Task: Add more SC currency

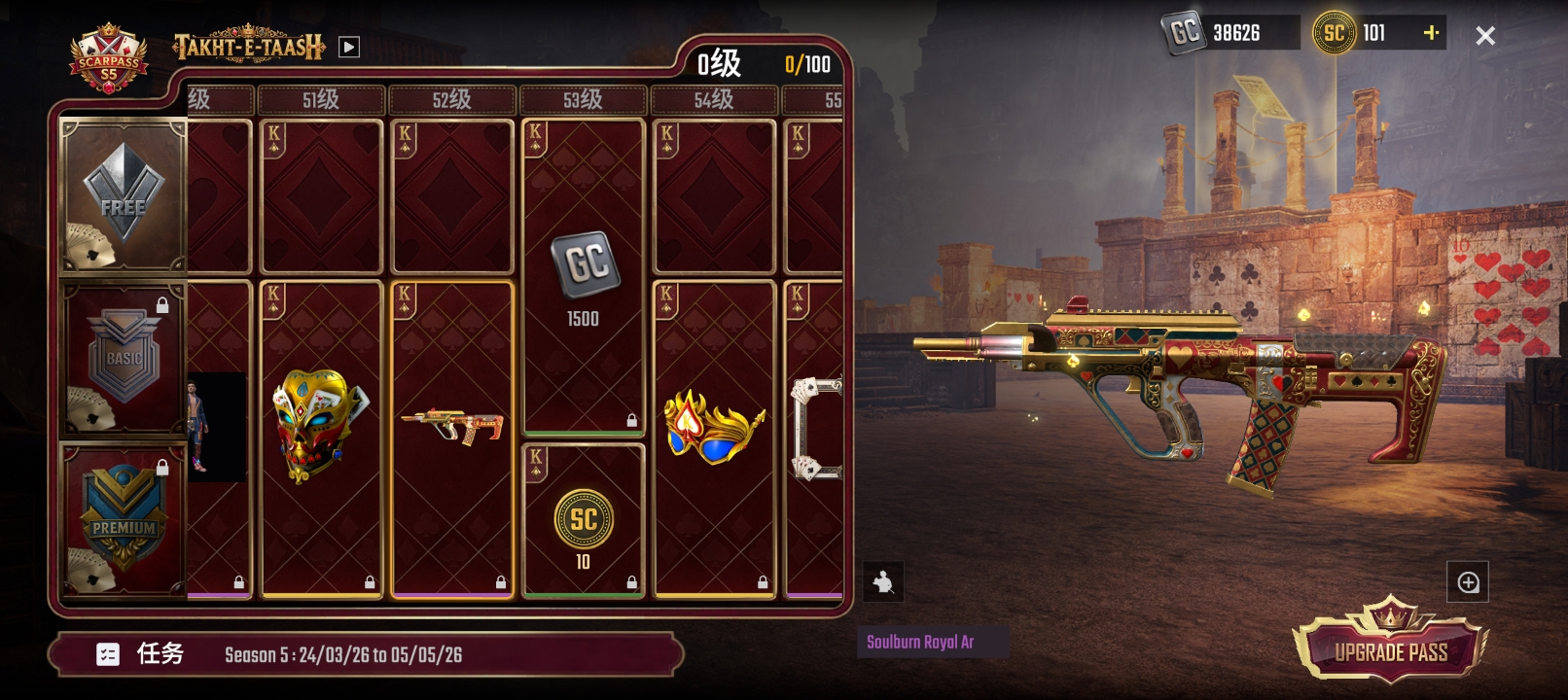Action: (1431, 33)
